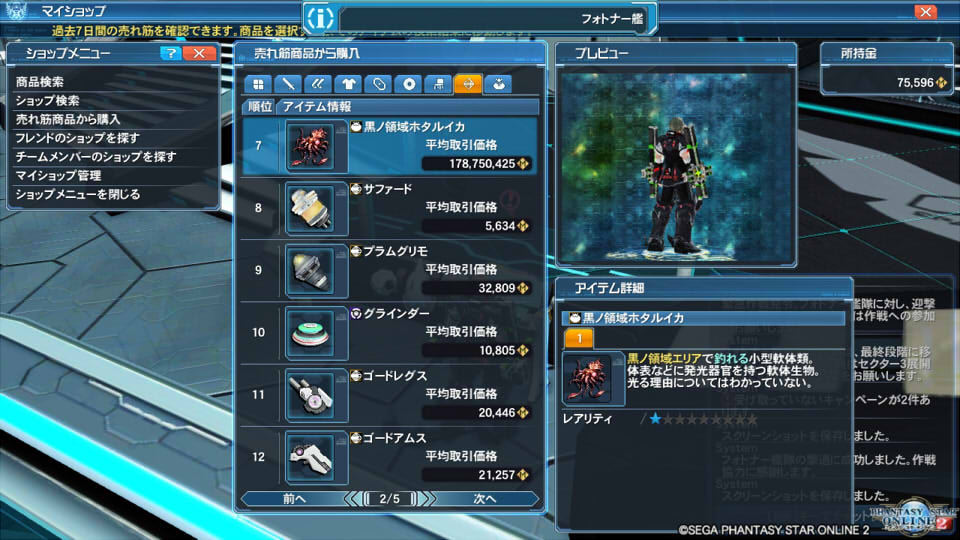Open 商品検索 in the shop menu
This screenshot has height=540, width=960.
[x=40, y=82]
